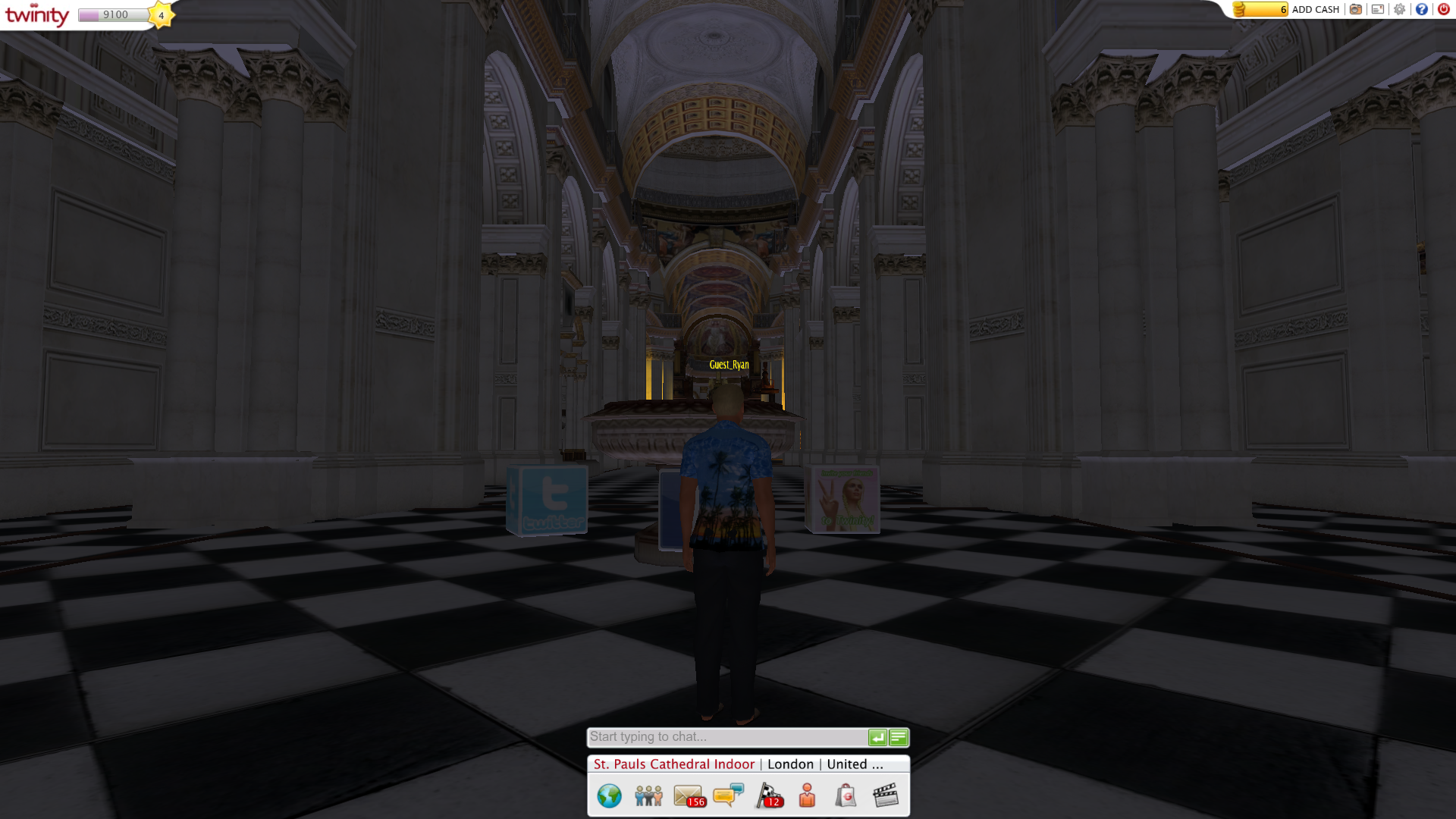Screen dimensions: 1456x819
Task: Click the level 4 star badge
Action: tap(160, 14)
